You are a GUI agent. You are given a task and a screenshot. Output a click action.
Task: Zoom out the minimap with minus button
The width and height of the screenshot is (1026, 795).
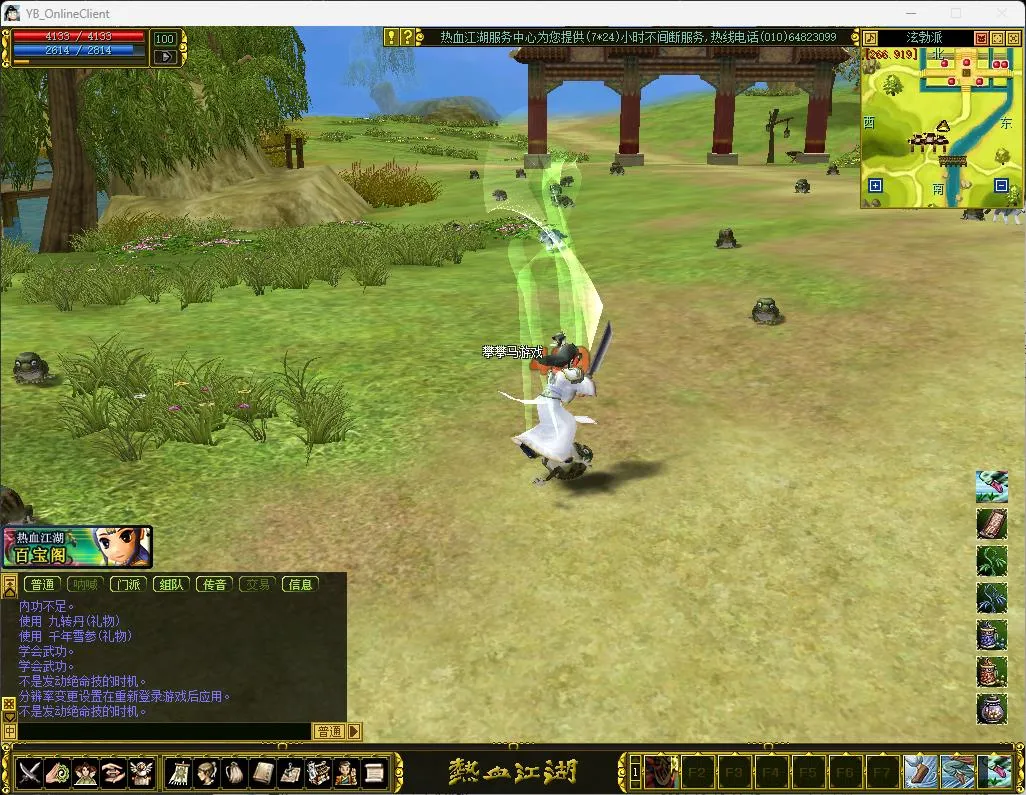[x=1001, y=185]
